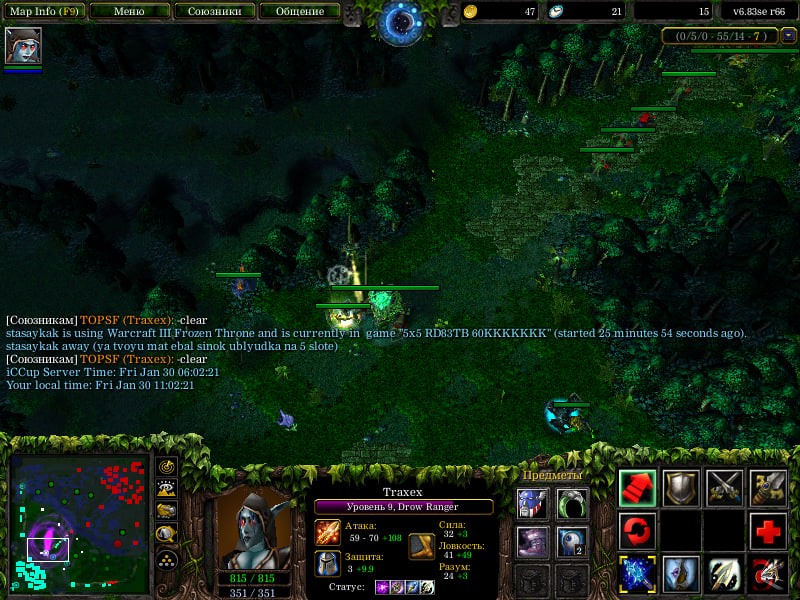Toggle minimap creep display button
This screenshot has width=800, height=600.
(x=168, y=535)
